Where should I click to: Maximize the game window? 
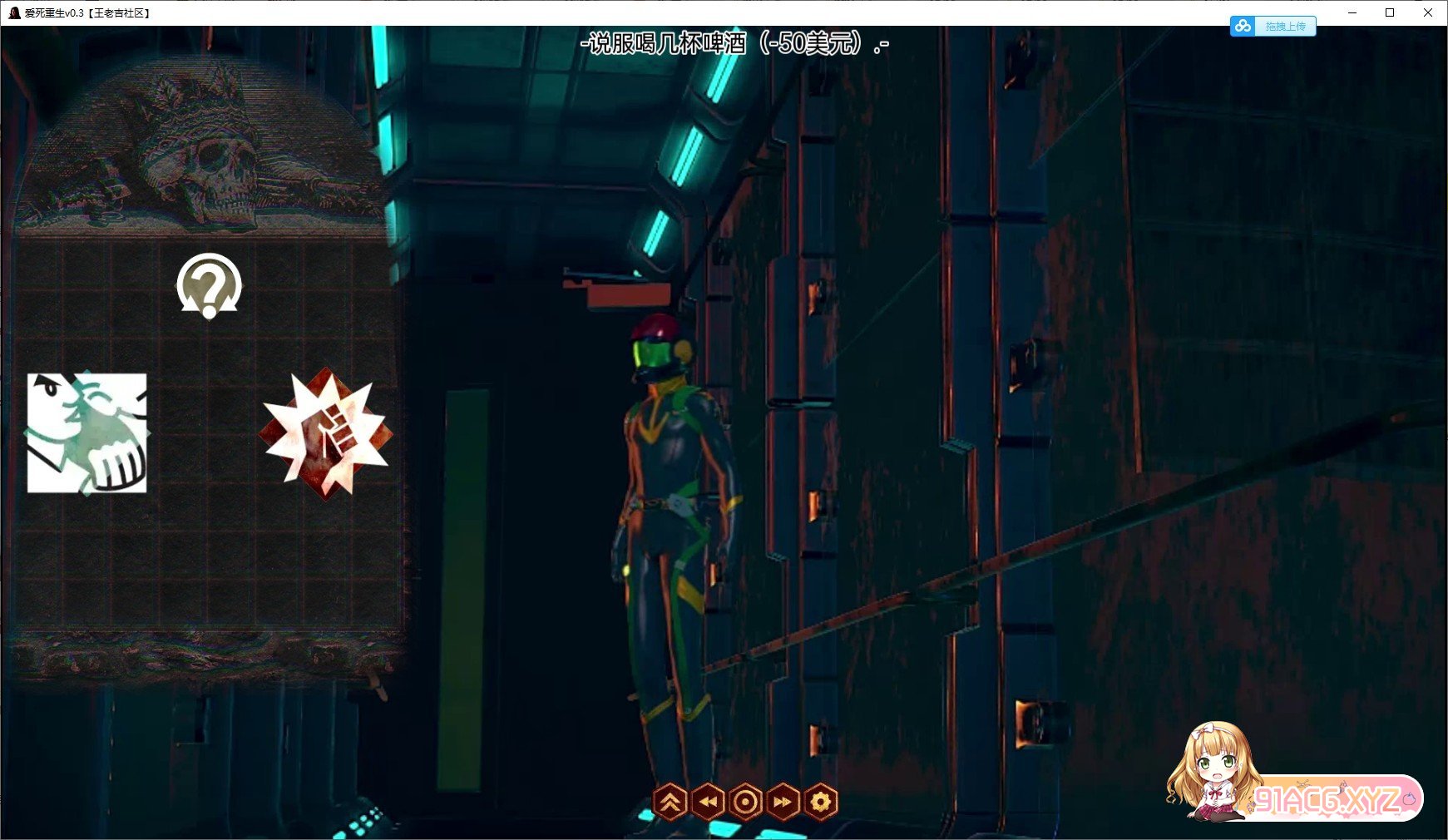(1390, 12)
